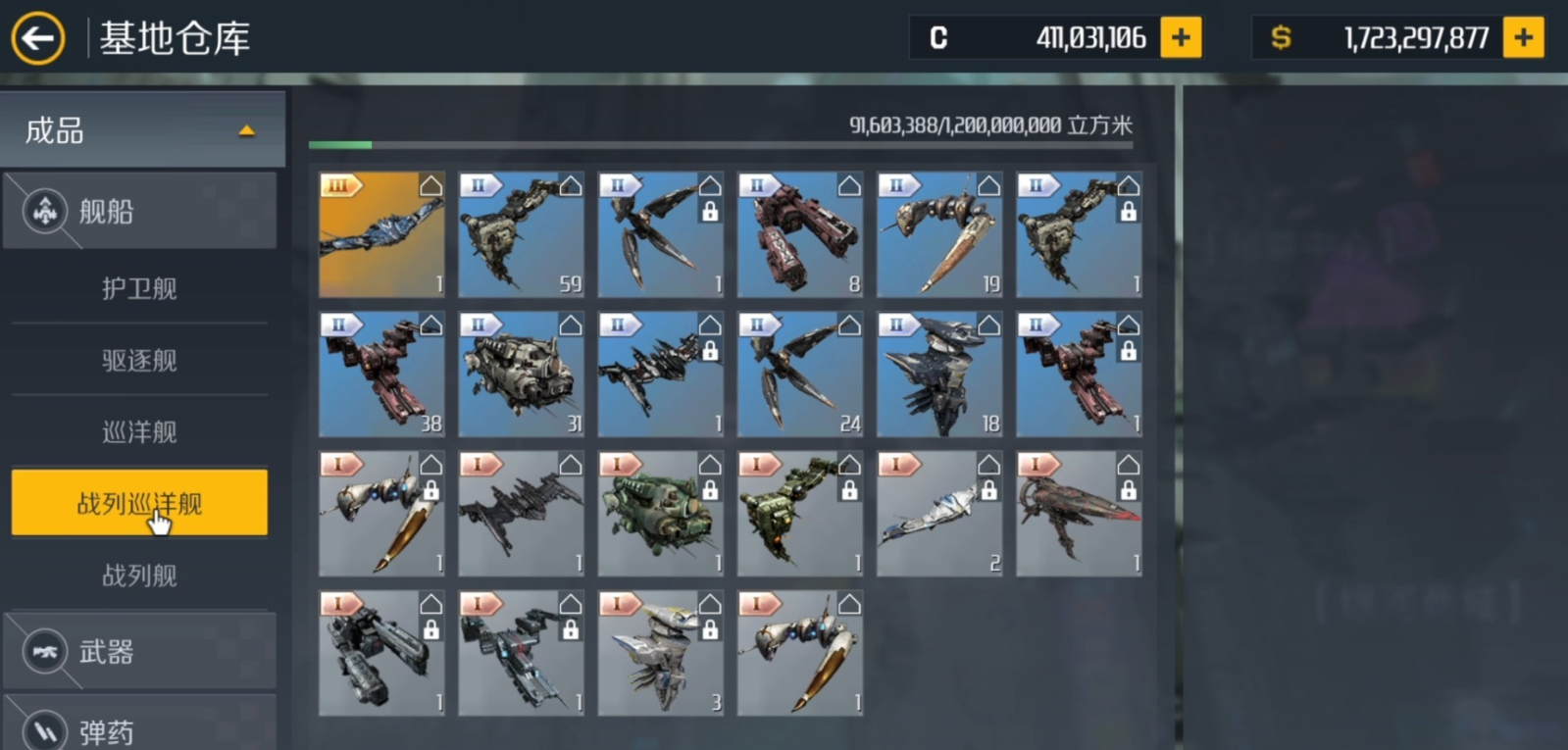1568x750 pixels.
Task: Add more C currency with plus button
Action: 1181,38
